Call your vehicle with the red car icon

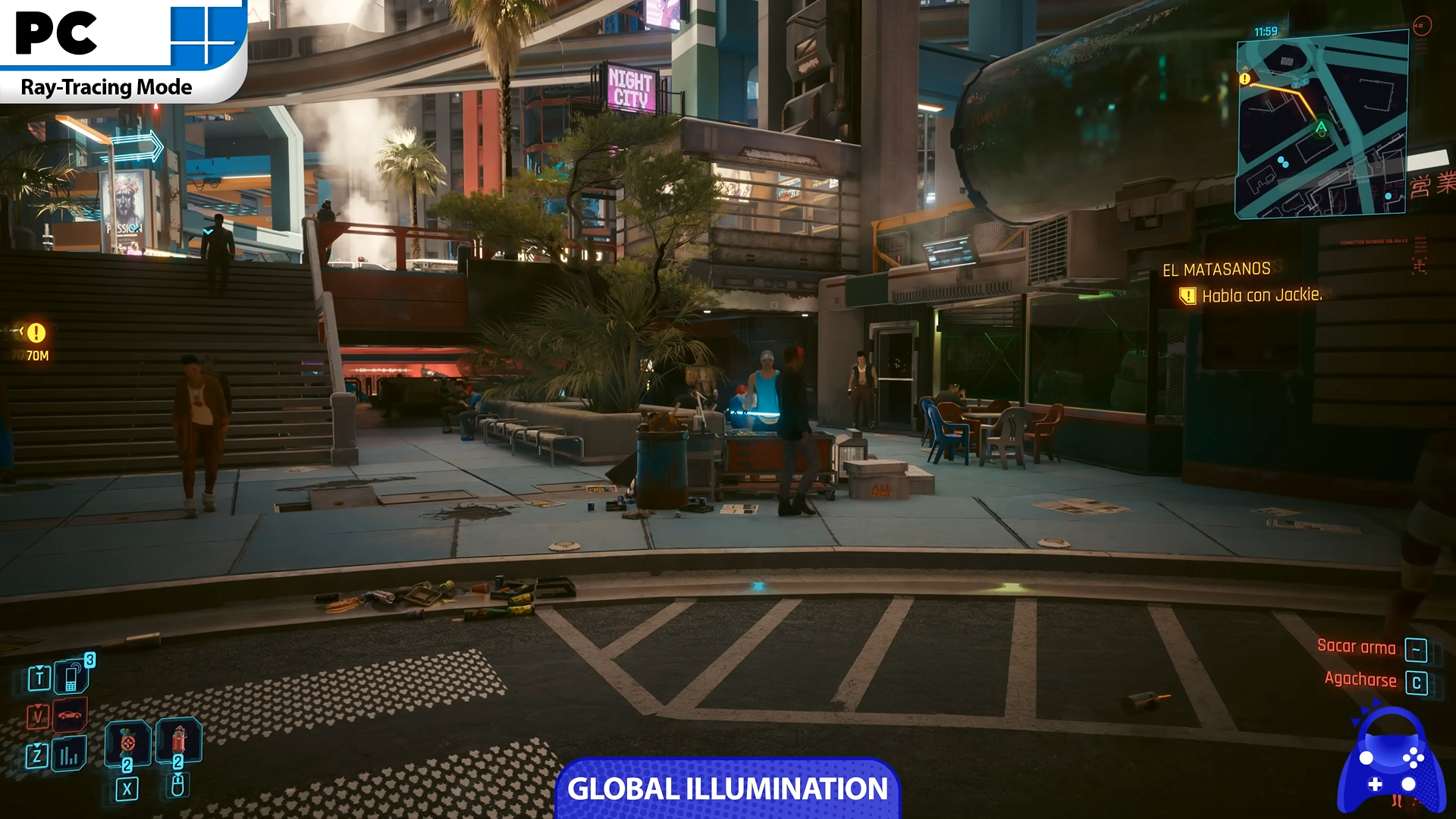point(70,715)
